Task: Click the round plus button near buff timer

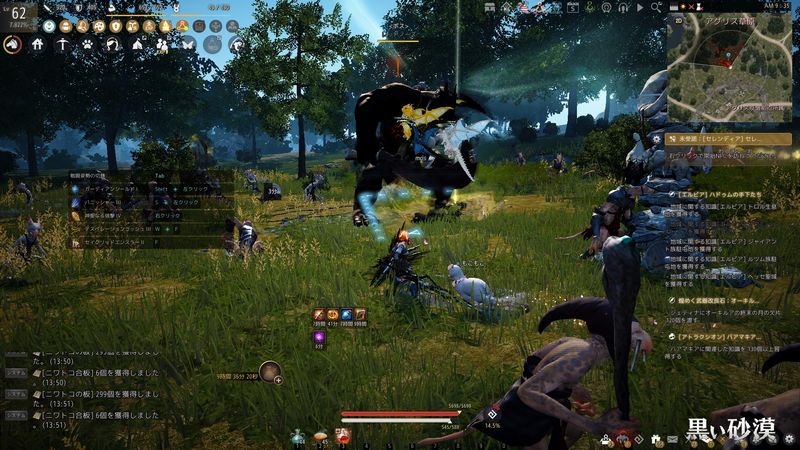Action: point(276,379)
